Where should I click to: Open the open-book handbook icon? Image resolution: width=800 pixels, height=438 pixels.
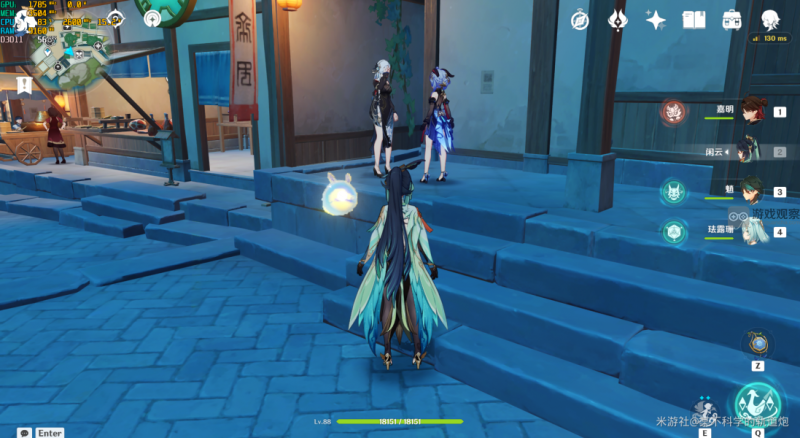[694, 20]
